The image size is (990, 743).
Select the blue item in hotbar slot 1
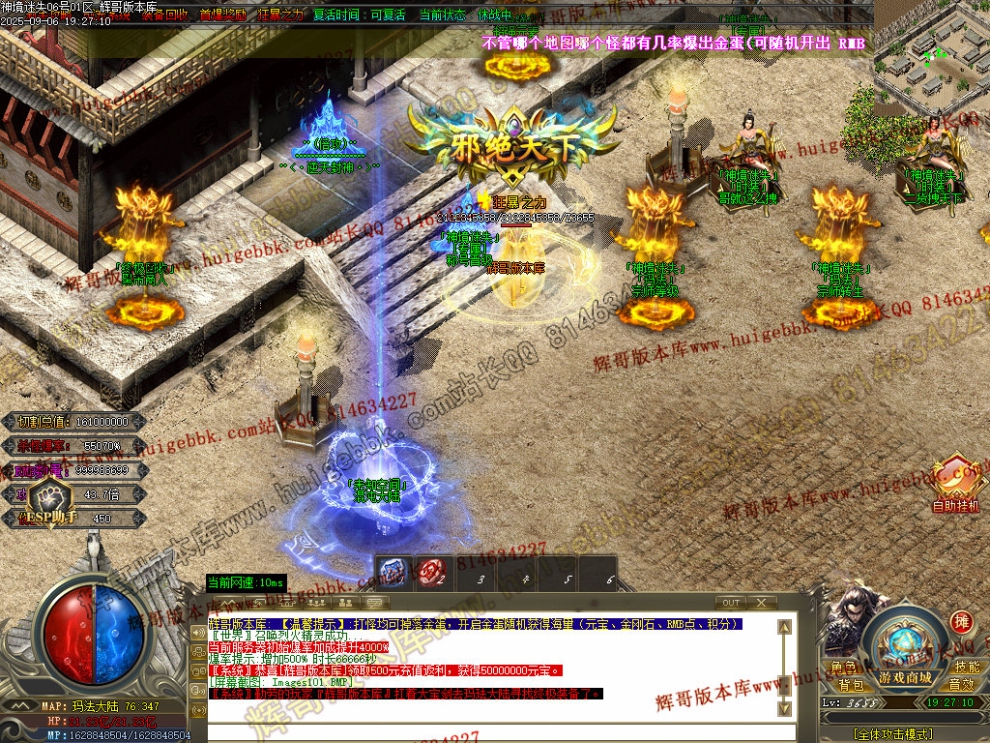[393, 572]
